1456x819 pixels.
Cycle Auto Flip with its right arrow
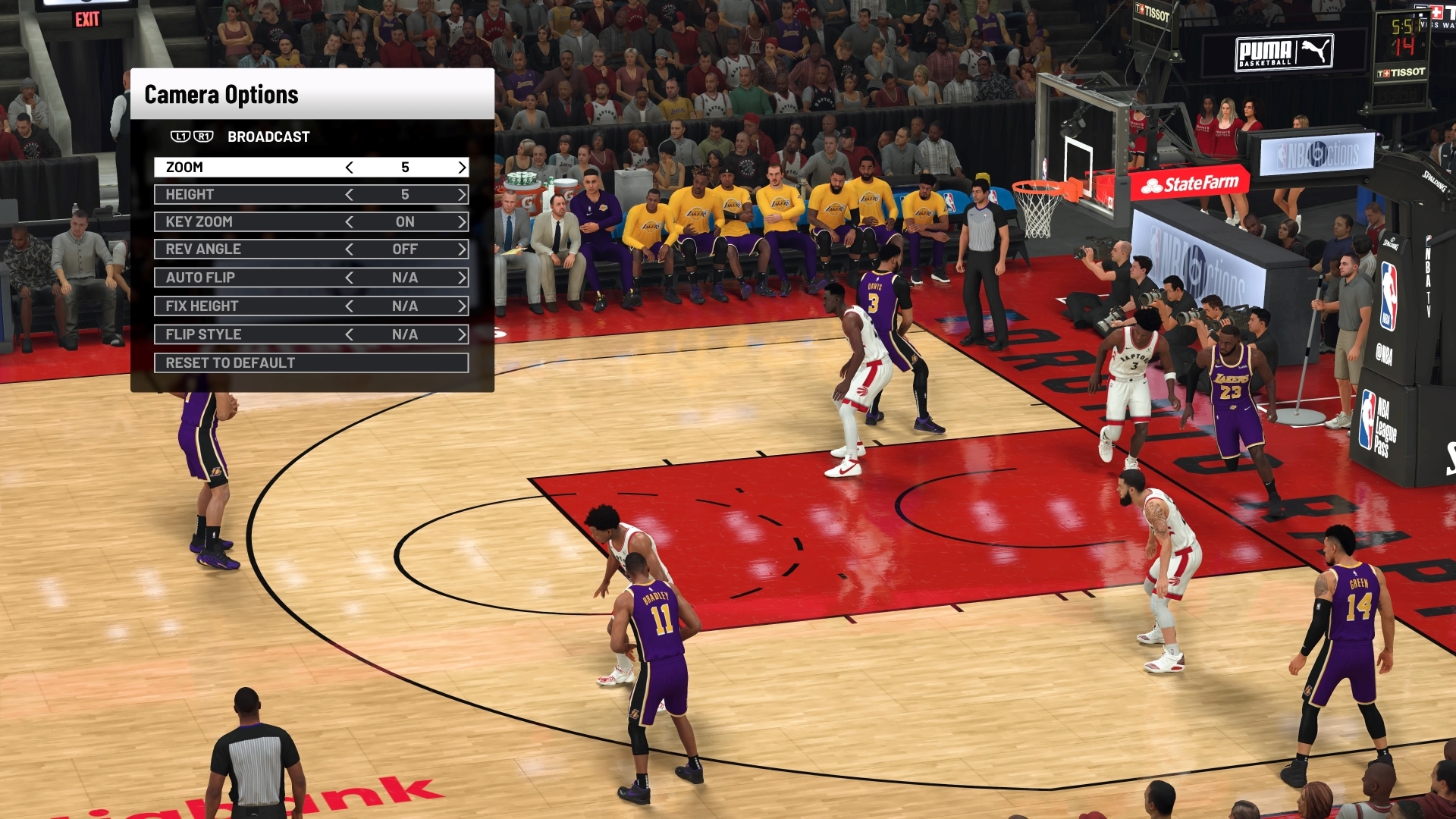tap(461, 278)
